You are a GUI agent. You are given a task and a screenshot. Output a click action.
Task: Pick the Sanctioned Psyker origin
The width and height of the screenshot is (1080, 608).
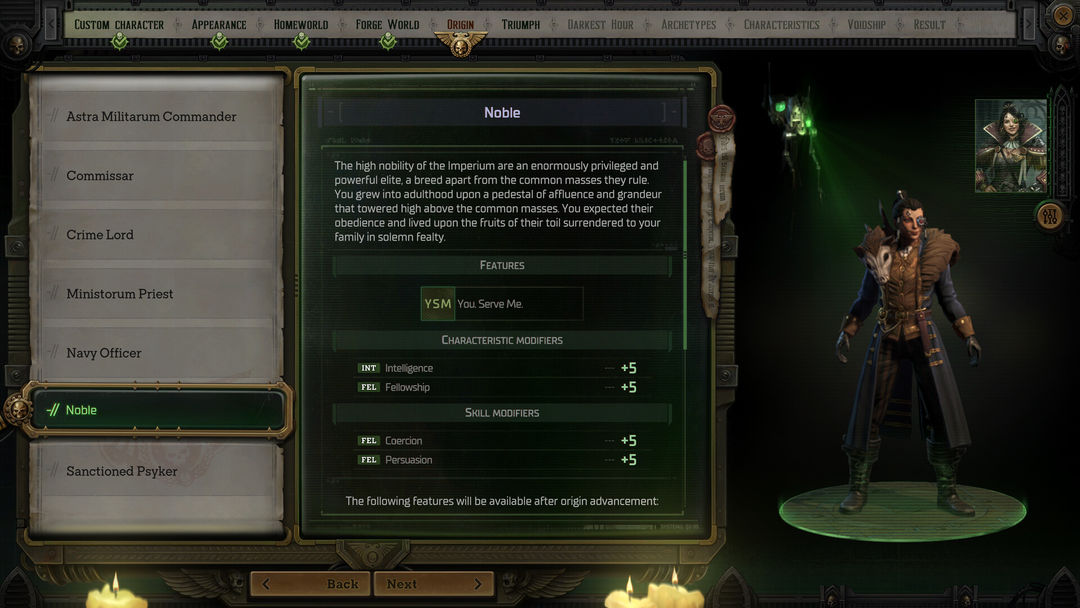click(x=152, y=471)
